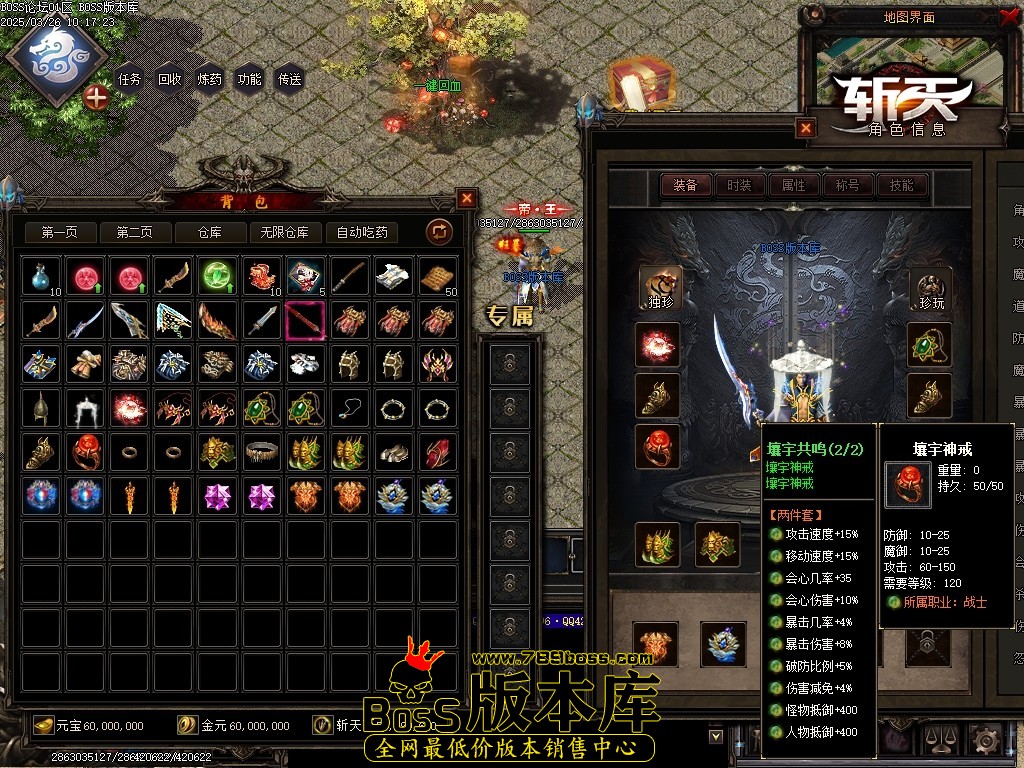Switch to the 时装 fashion tab
This screenshot has width=1024, height=768.
click(739, 185)
